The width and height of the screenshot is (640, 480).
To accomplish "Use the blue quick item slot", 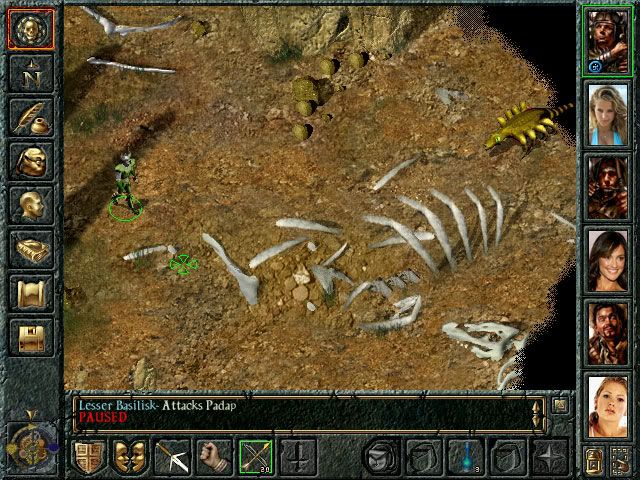I will pyautogui.click(x=465, y=458).
